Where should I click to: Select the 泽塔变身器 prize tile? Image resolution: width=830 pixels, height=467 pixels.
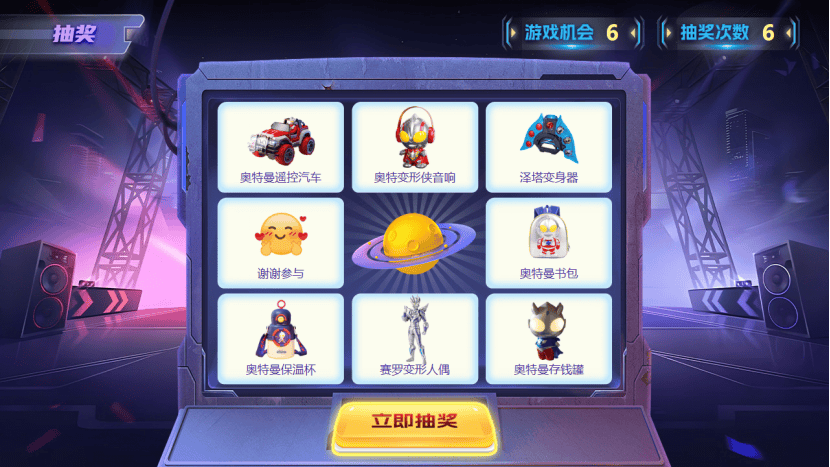(x=548, y=147)
